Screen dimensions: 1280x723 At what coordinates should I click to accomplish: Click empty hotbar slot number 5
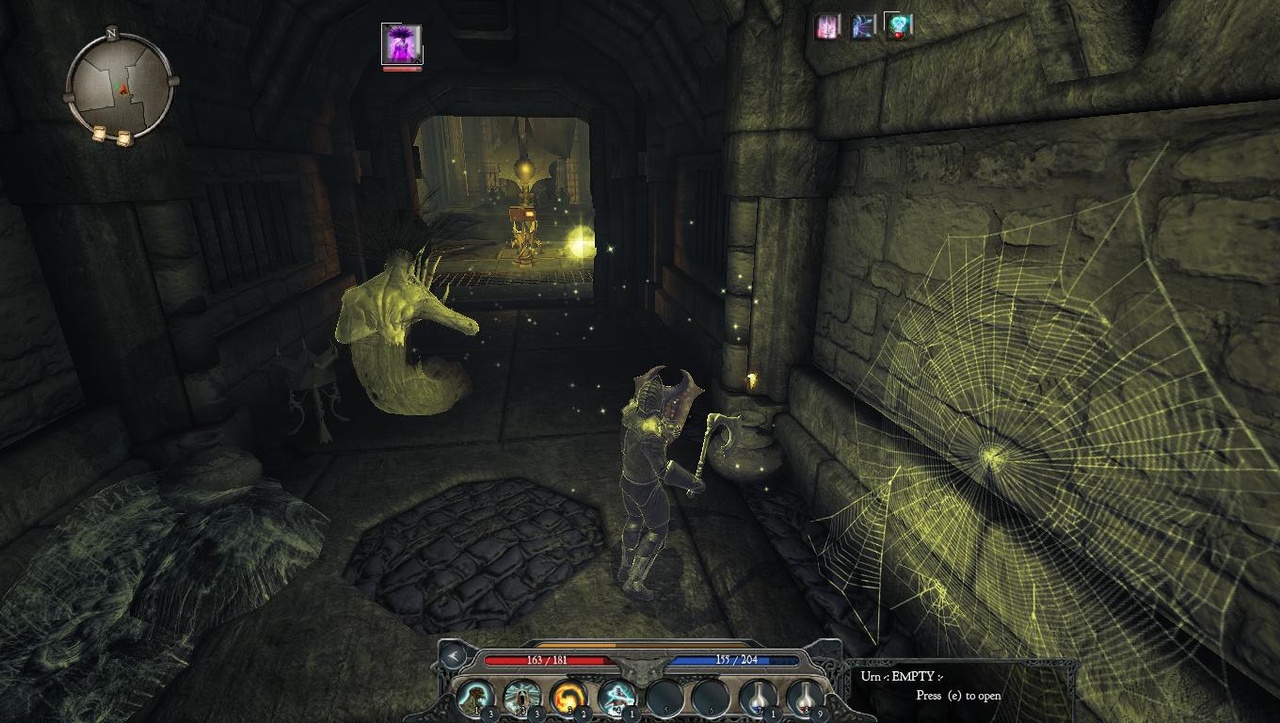click(666, 695)
